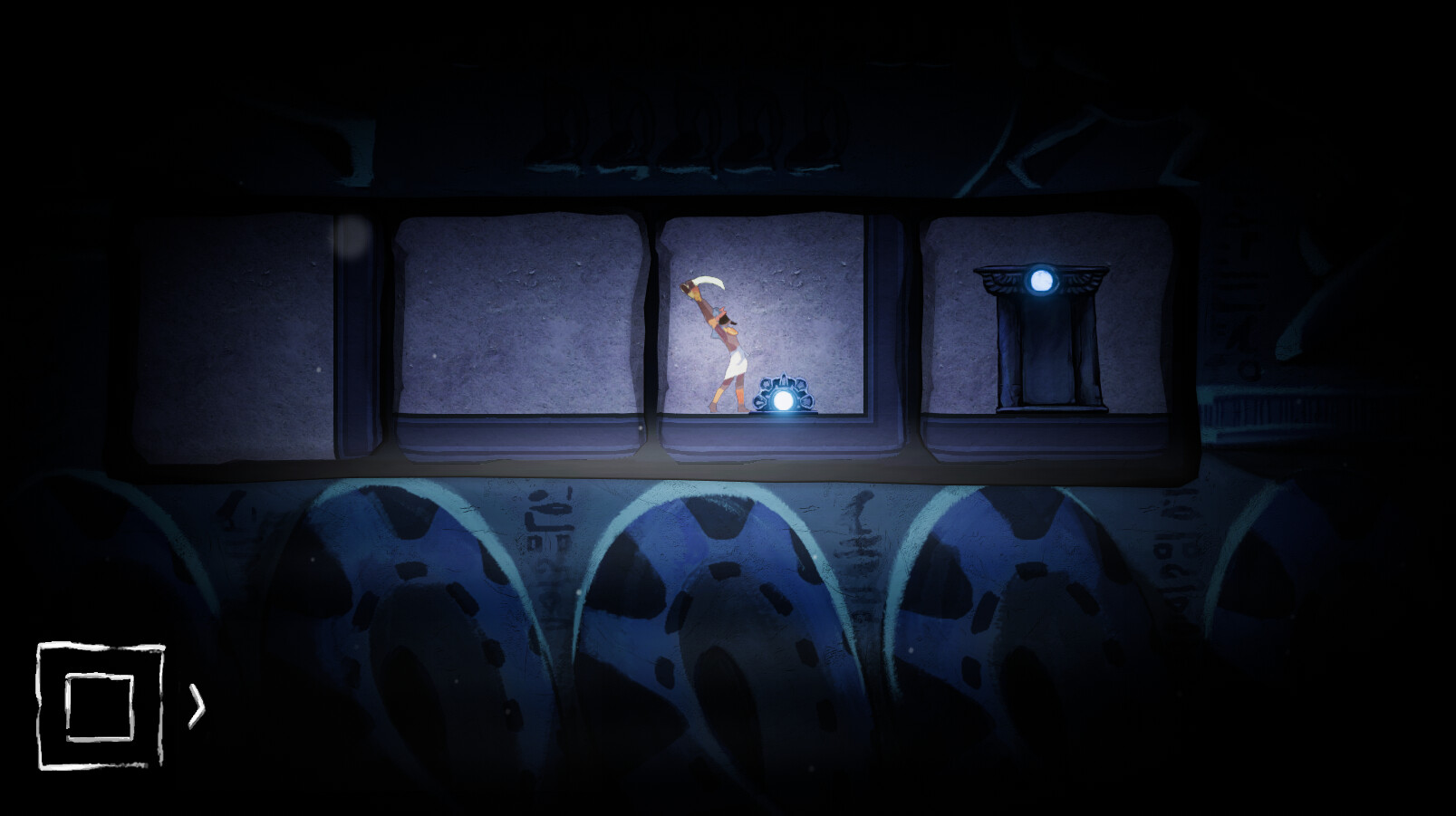This screenshot has width=1456, height=816.
Task: Click the right wing carving of the sun disc
Action: pos(1083,281)
